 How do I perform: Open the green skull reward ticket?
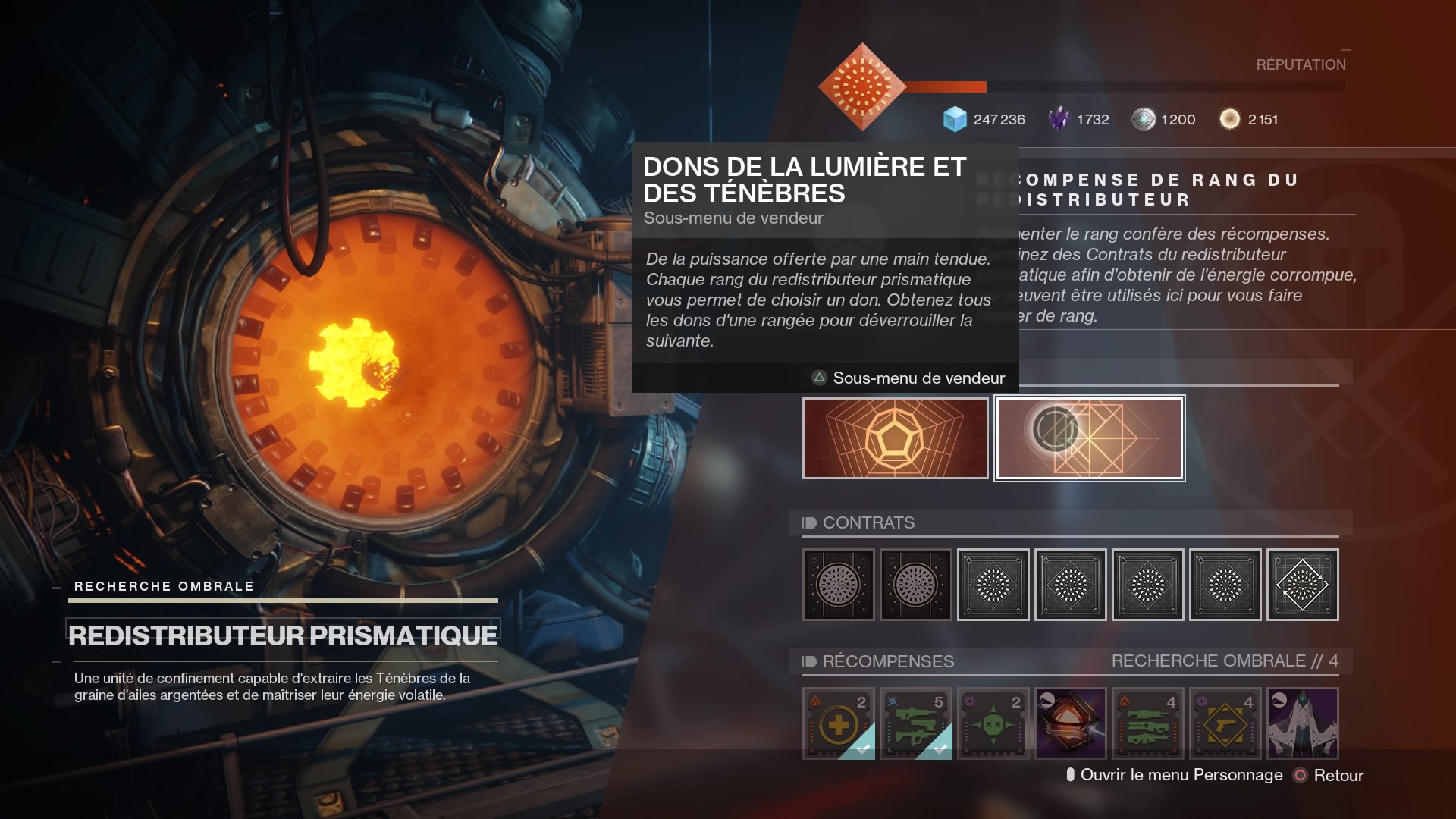[993, 724]
